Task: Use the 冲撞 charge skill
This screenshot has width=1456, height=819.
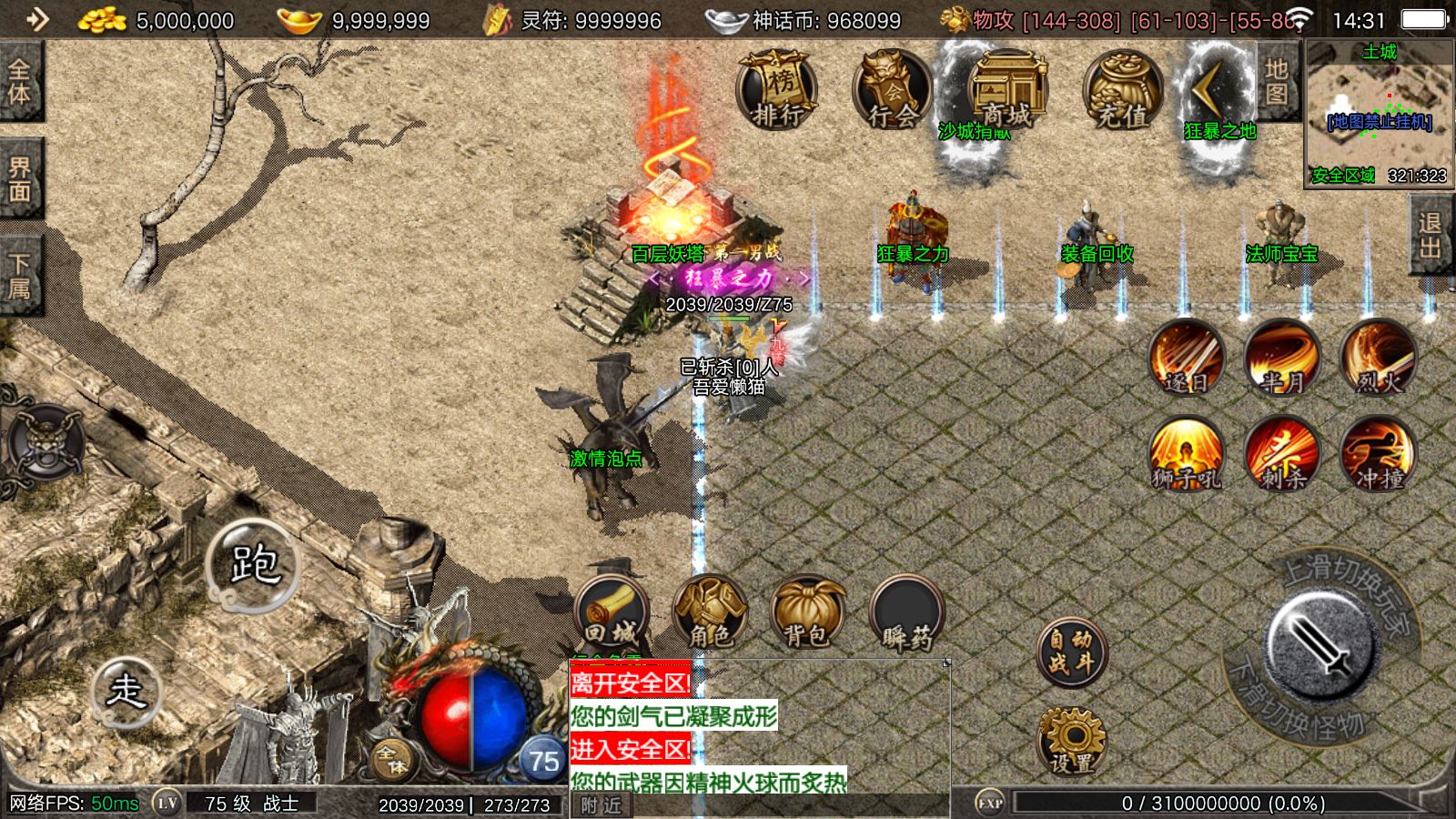Action: coord(1378,454)
